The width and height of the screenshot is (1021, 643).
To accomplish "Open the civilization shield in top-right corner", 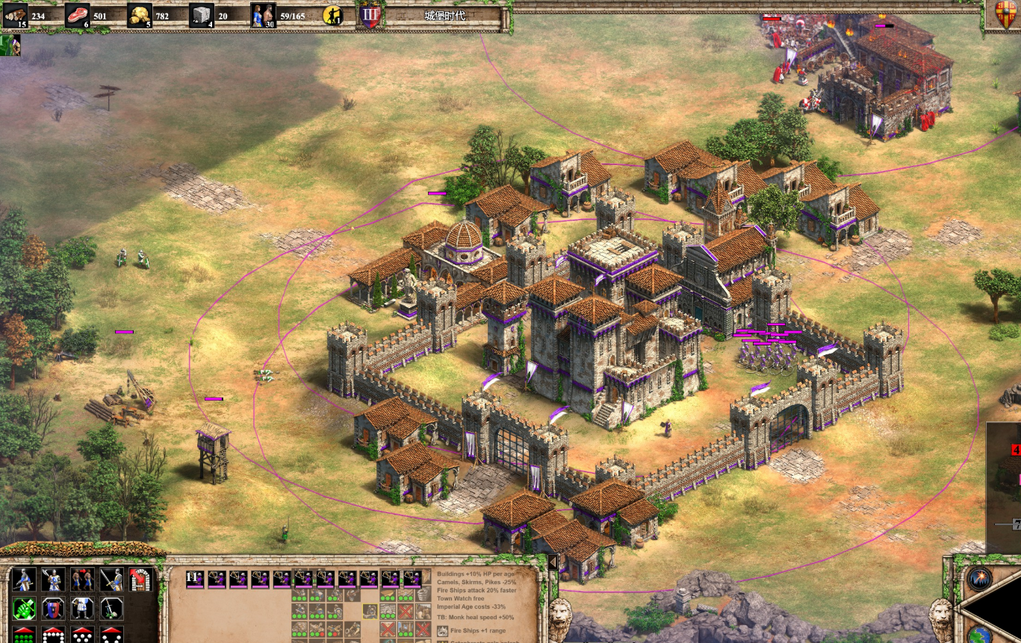I will click(1006, 14).
